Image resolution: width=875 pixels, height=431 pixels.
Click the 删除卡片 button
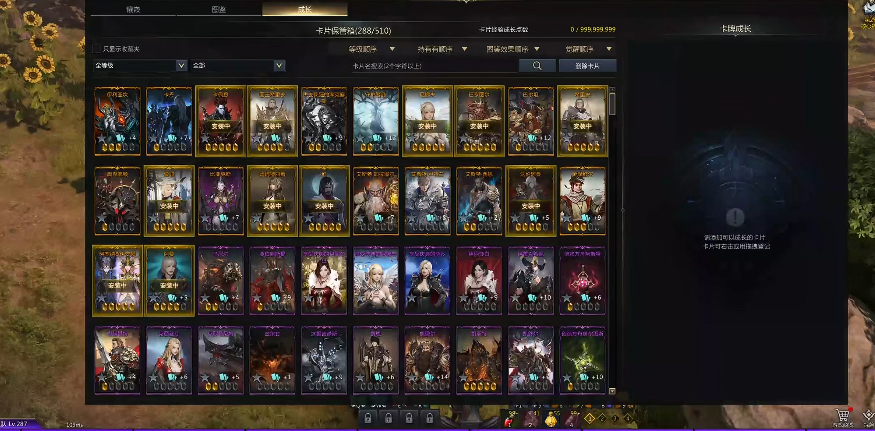click(587, 65)
